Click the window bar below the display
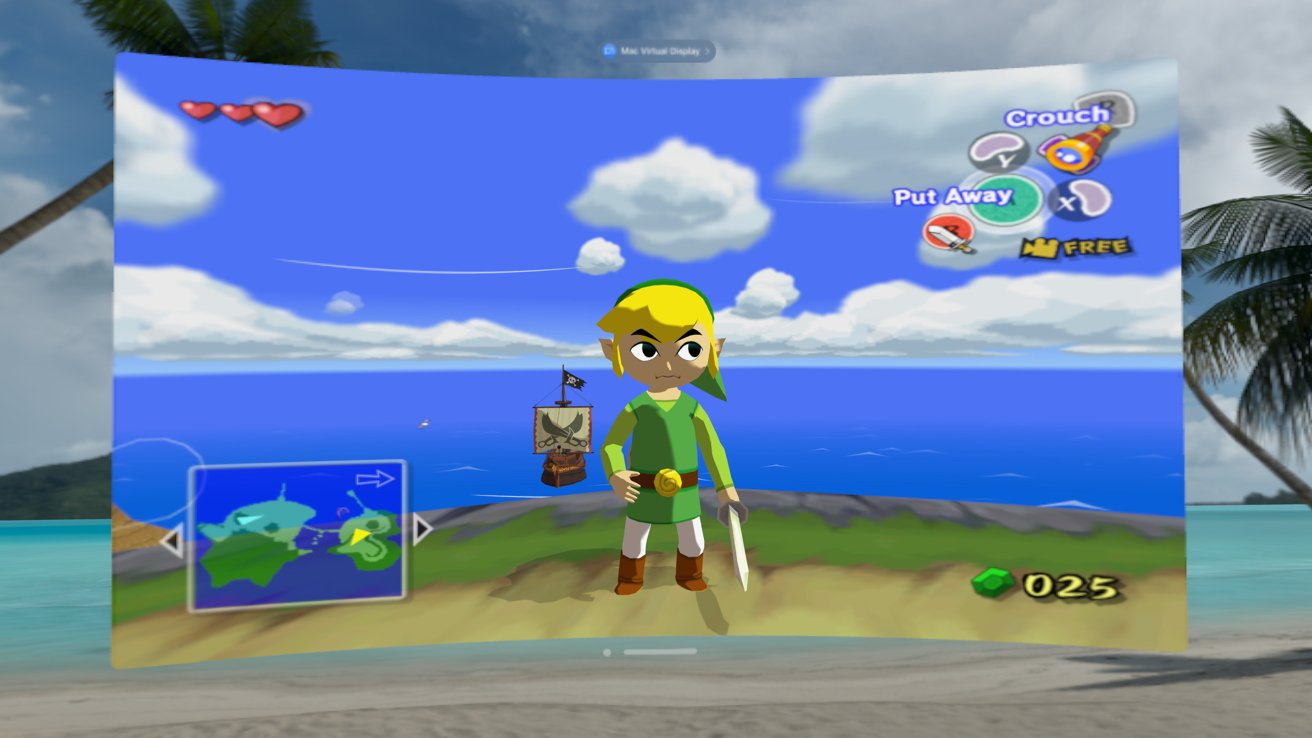 click(x=659, y=652)
